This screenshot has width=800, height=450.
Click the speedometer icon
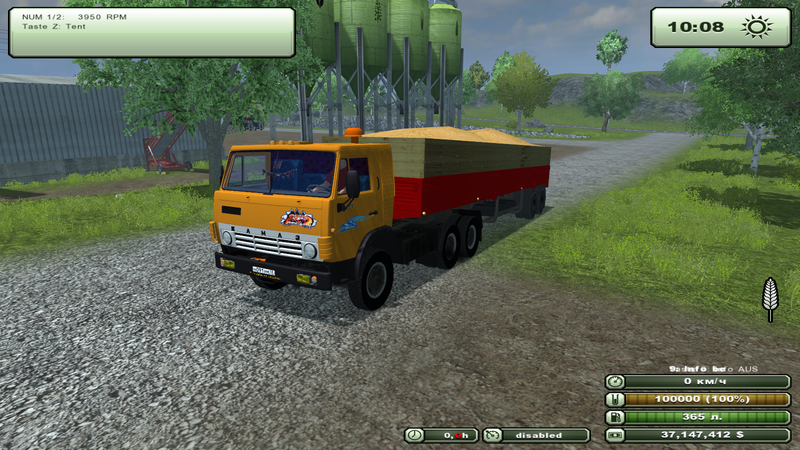pyautogui.click(x=615, y=381)
